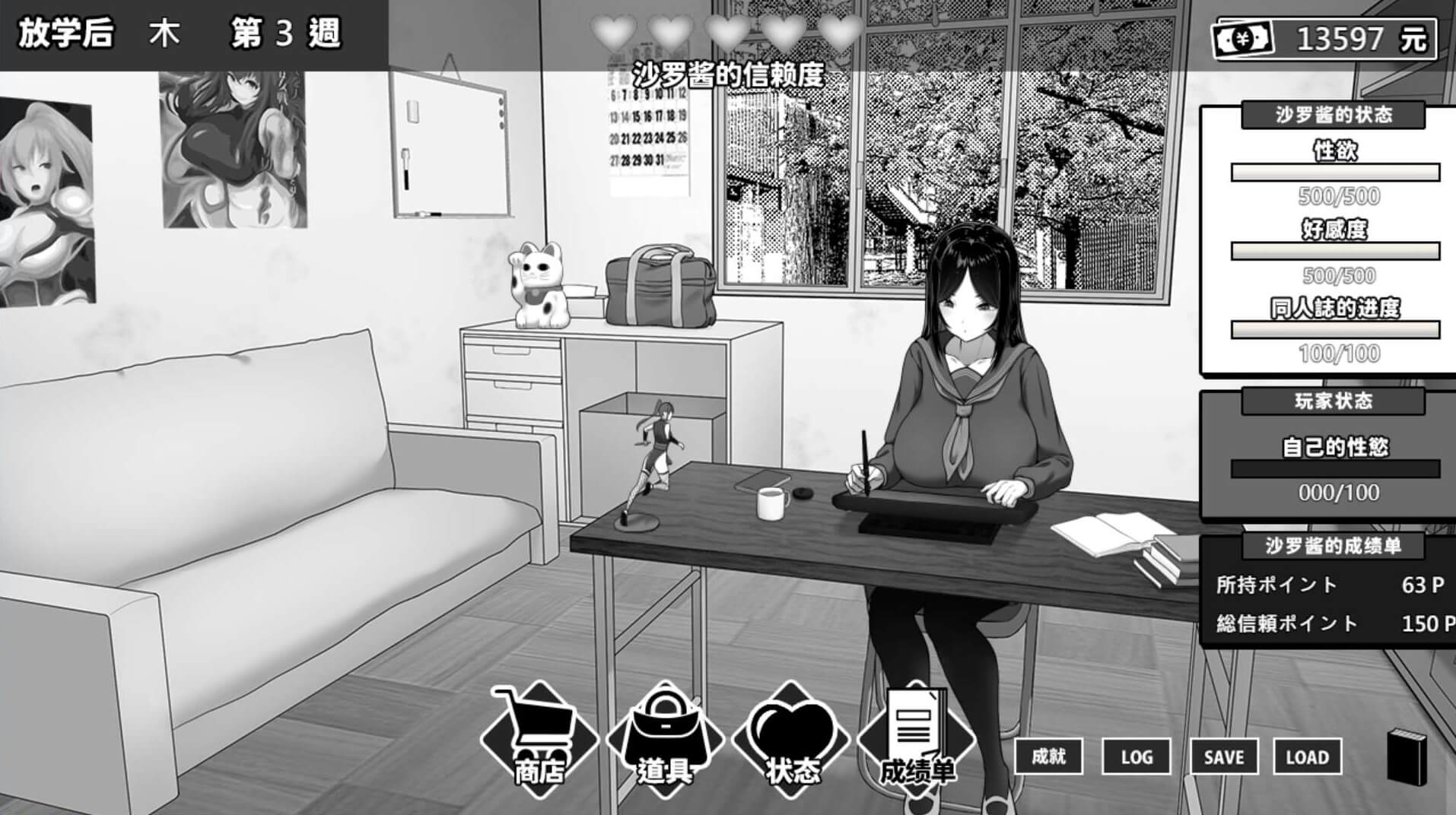The width and height of the screenshot is (1456, 815).
Task: Click the LOAD button
Action: 1307,756
